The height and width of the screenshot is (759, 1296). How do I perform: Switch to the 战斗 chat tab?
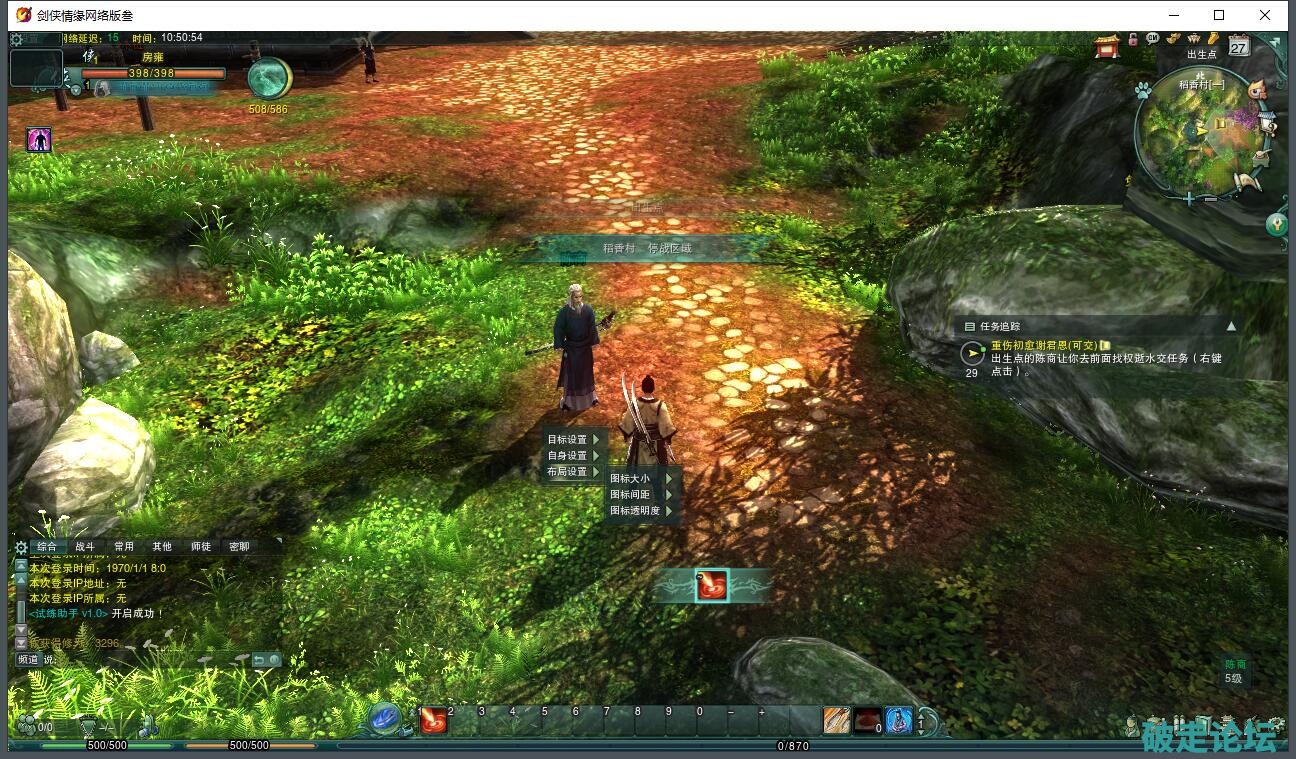point(85,547)
